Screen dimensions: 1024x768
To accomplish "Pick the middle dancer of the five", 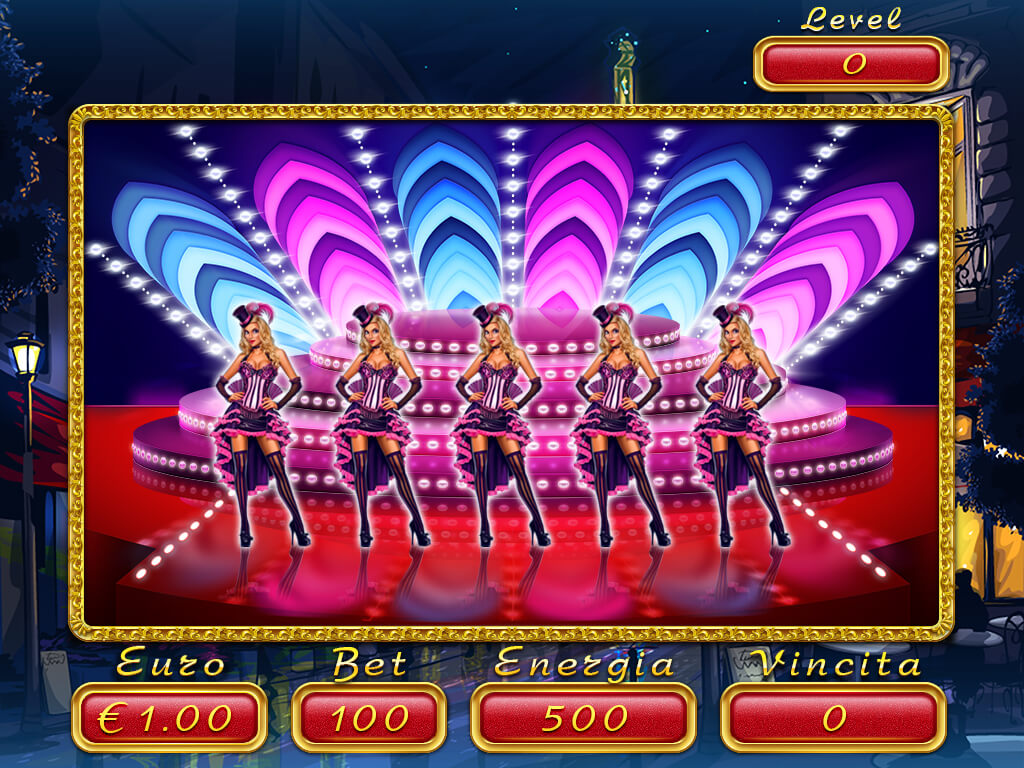I will [x=496, y=420].
